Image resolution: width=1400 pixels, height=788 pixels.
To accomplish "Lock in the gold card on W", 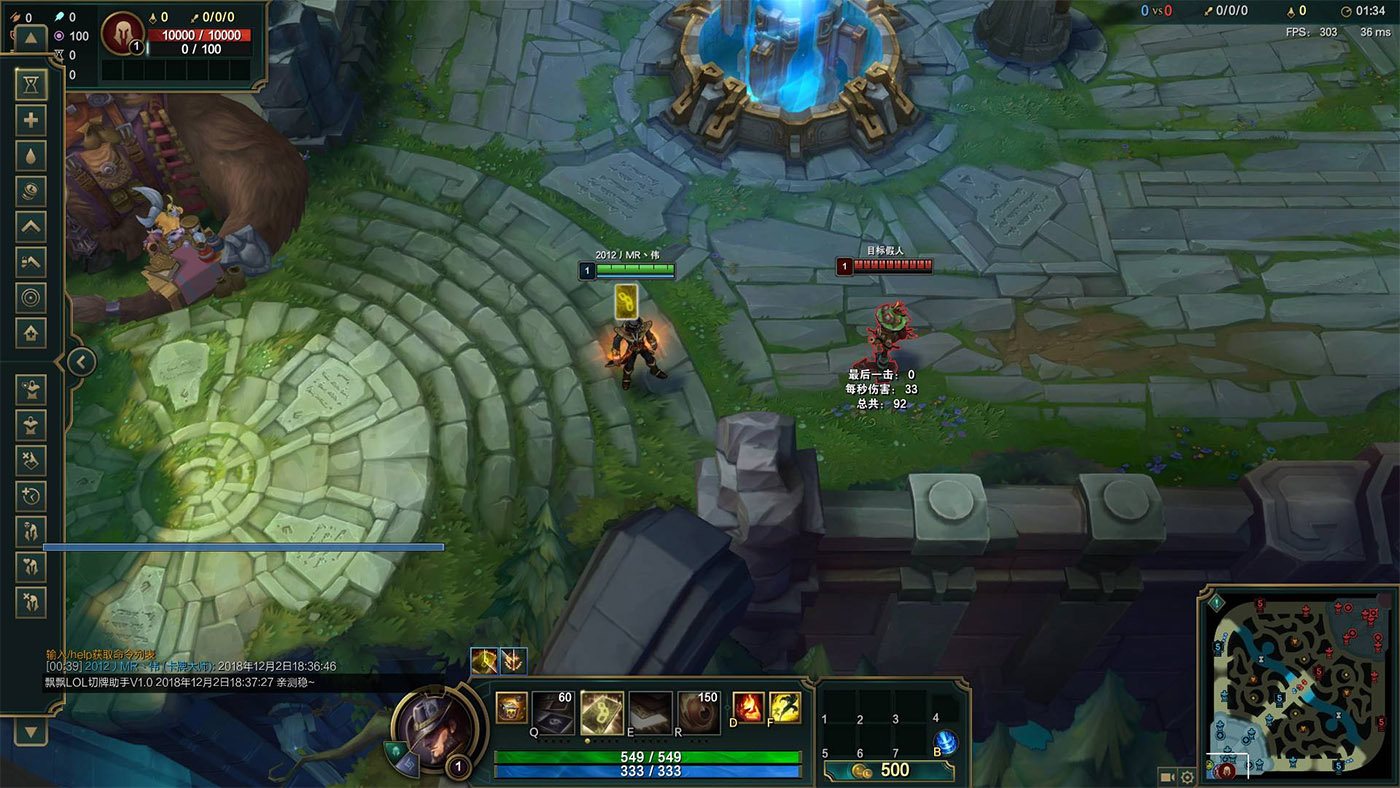I will 602,711.
